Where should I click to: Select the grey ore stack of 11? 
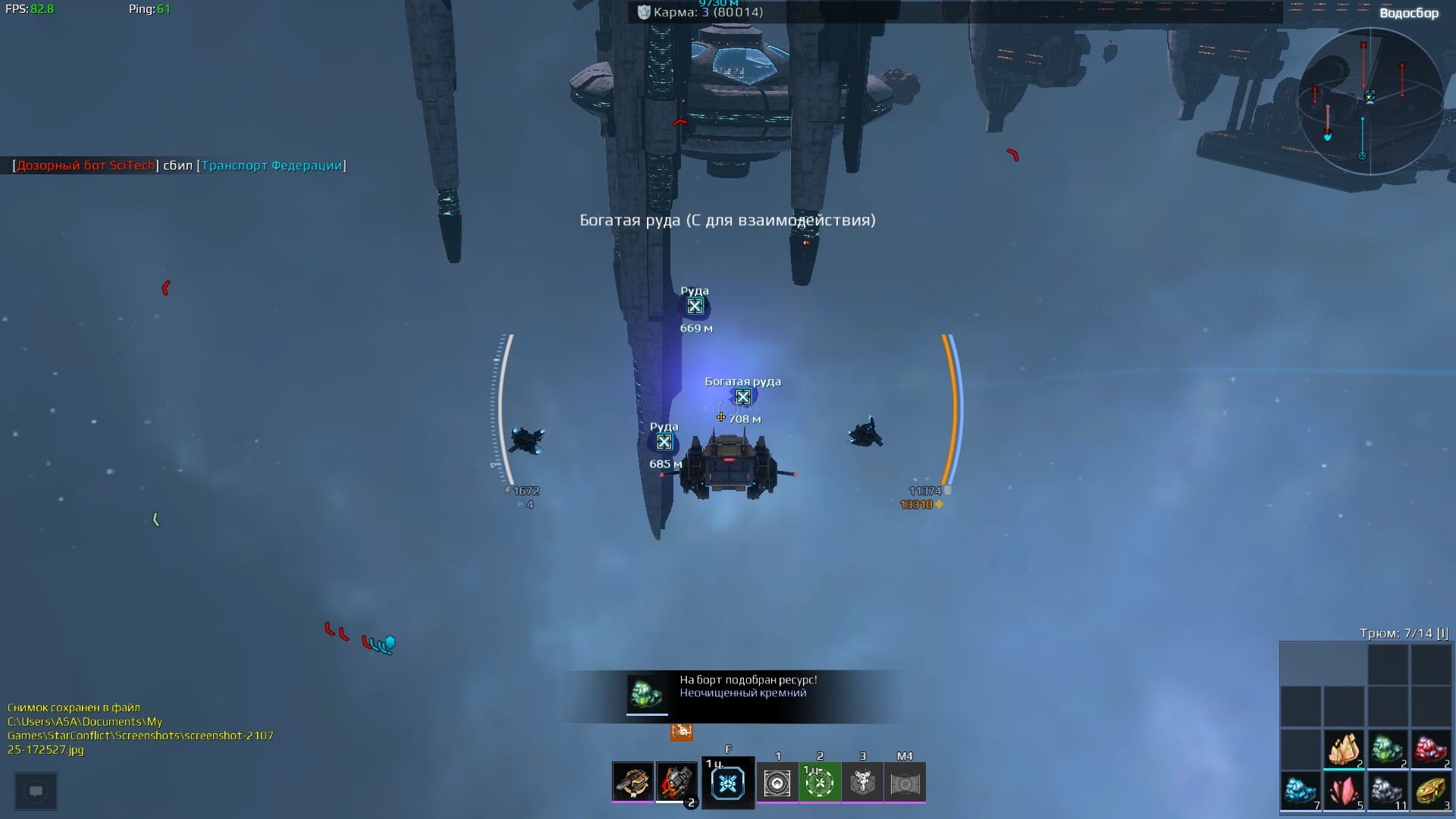click(x=1387, y=792)
